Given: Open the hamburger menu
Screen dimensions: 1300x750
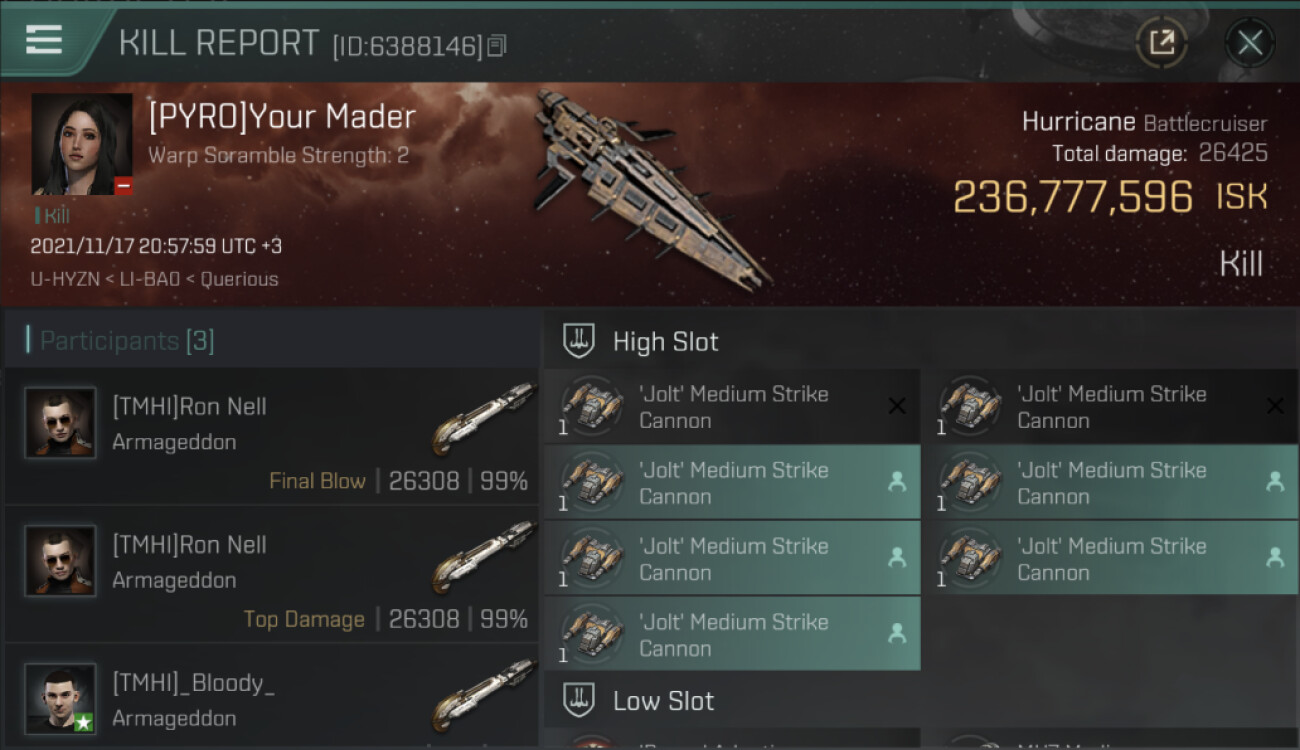Looking at the screenshot, I should click(x=44, y=41).
